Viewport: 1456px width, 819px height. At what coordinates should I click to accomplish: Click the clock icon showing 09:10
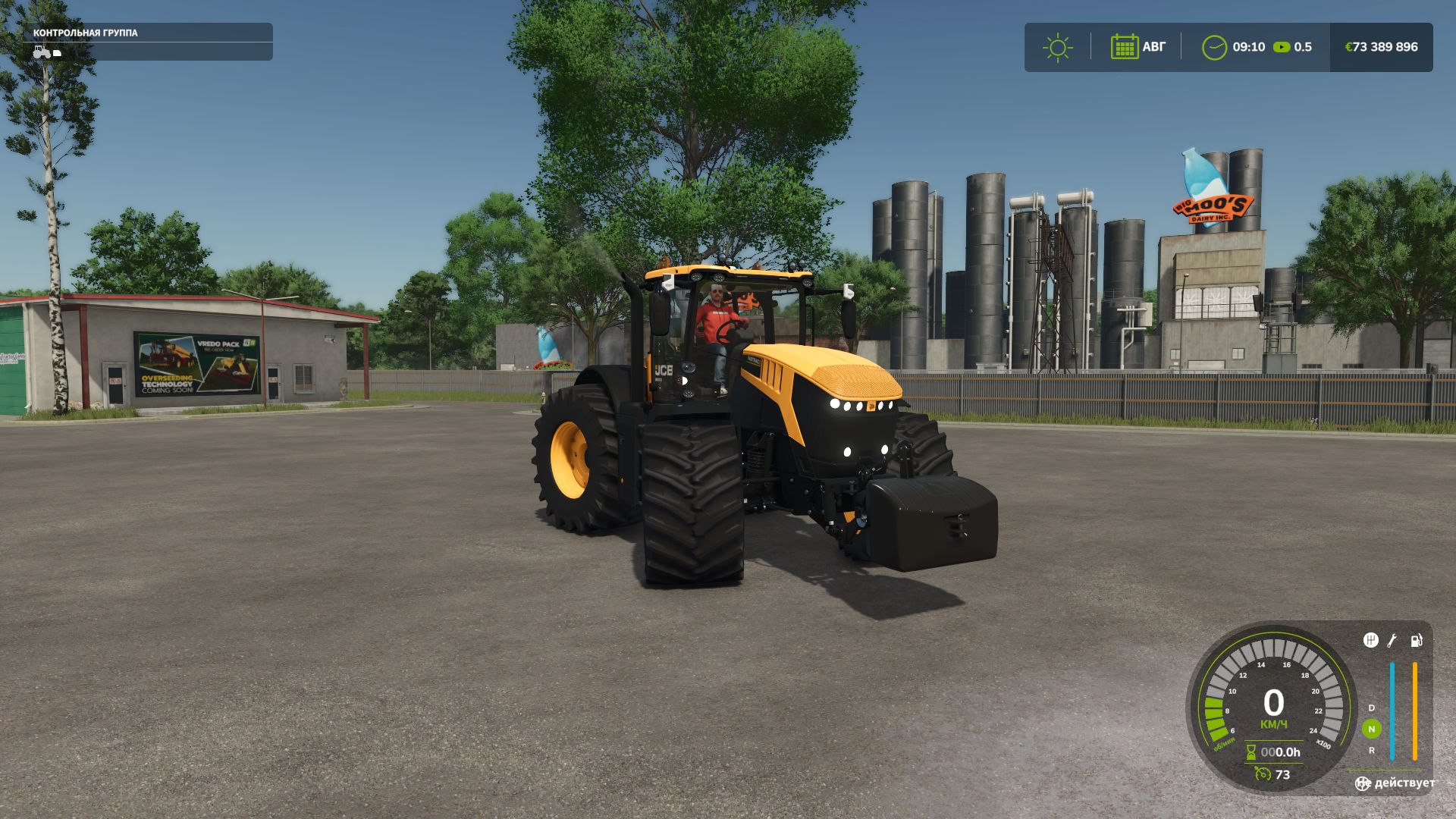(x=1215, y=47)
